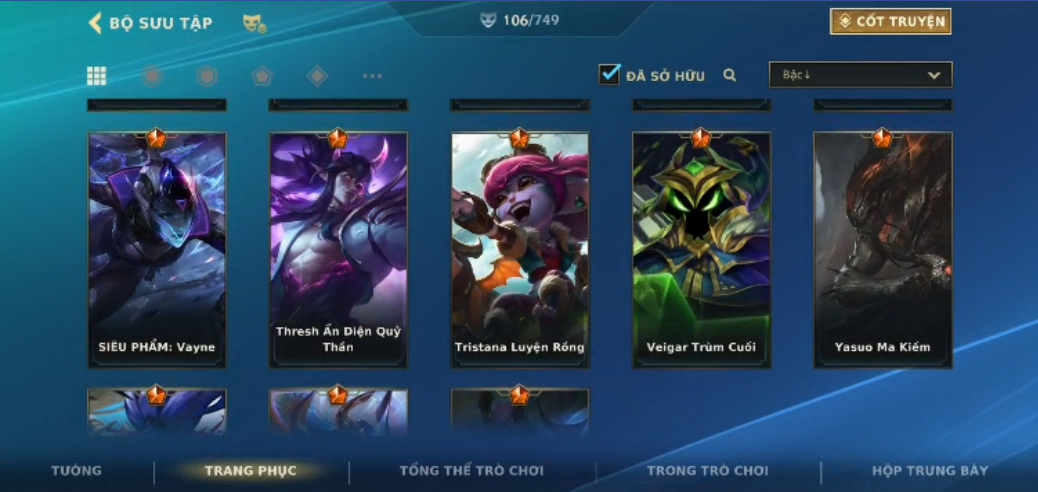
Task: Go back from Bộ Sưu Tập
Action: tap(96, 23)
